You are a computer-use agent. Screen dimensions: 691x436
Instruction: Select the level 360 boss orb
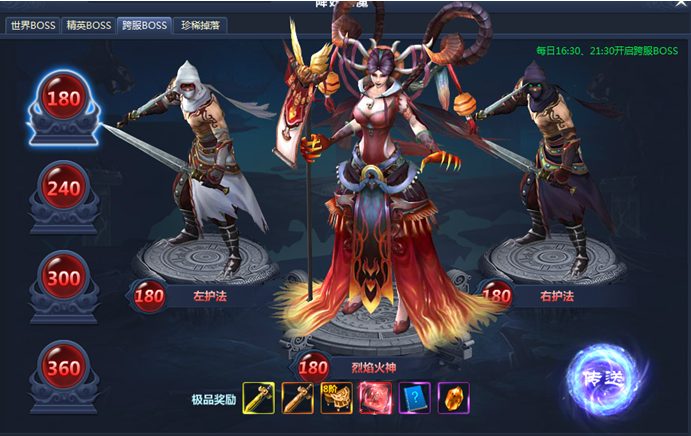pos(62,366)
